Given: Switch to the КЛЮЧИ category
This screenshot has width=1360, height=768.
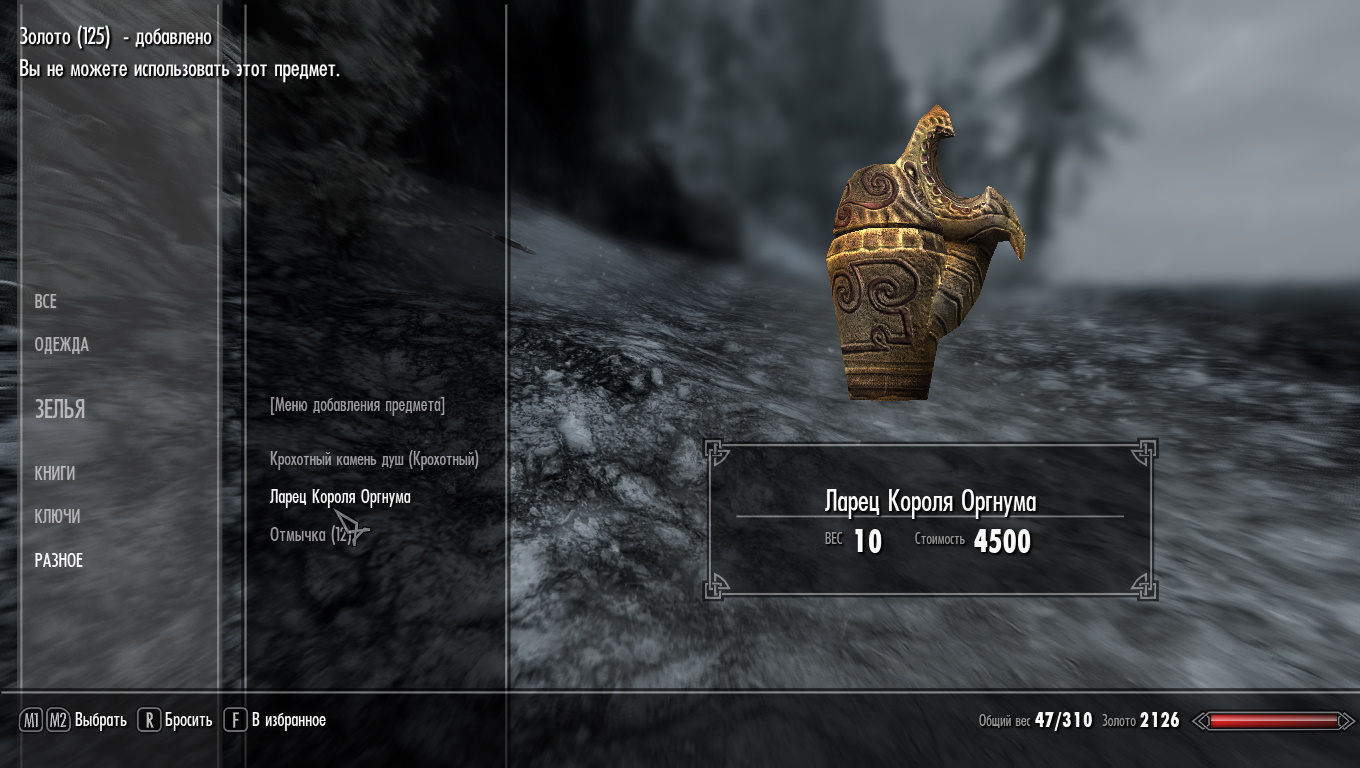Looking at the screenshot, I should 58,517.
